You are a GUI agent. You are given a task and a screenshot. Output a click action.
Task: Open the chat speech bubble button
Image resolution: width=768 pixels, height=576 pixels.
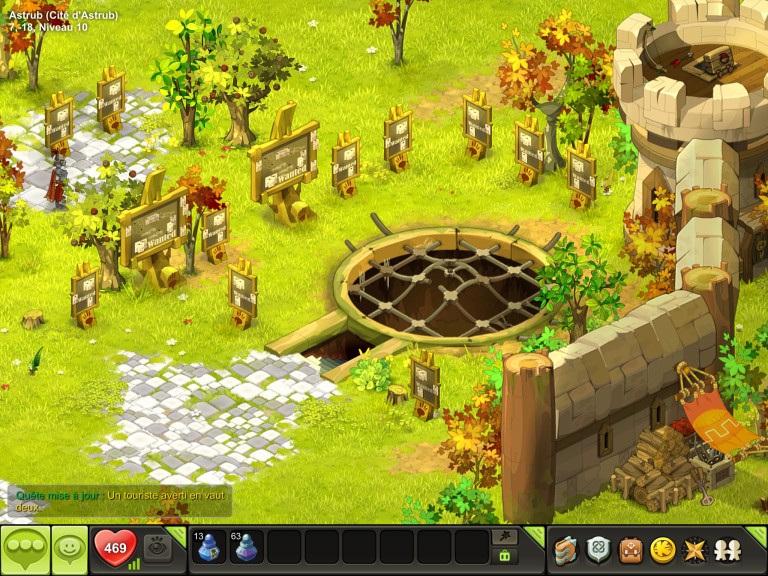[25, 549]
